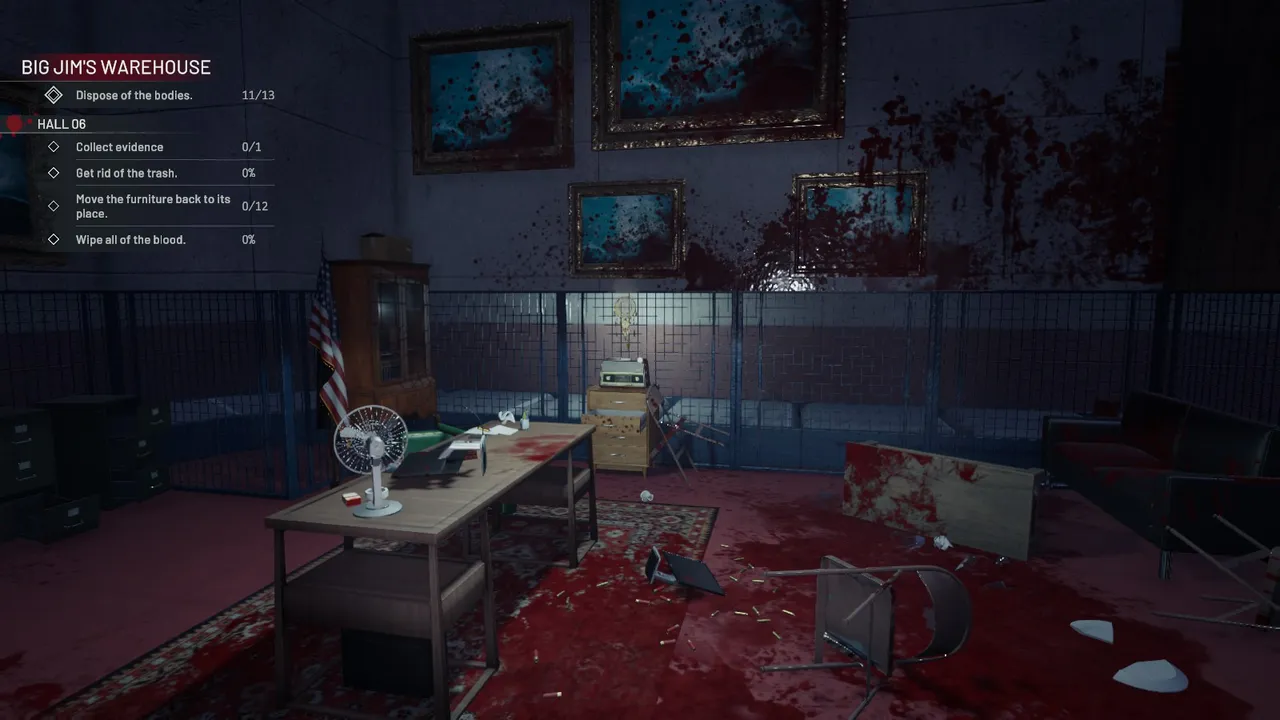
Task: Click the diamond icon for Get rid of the trash
Action: point(53,173)
